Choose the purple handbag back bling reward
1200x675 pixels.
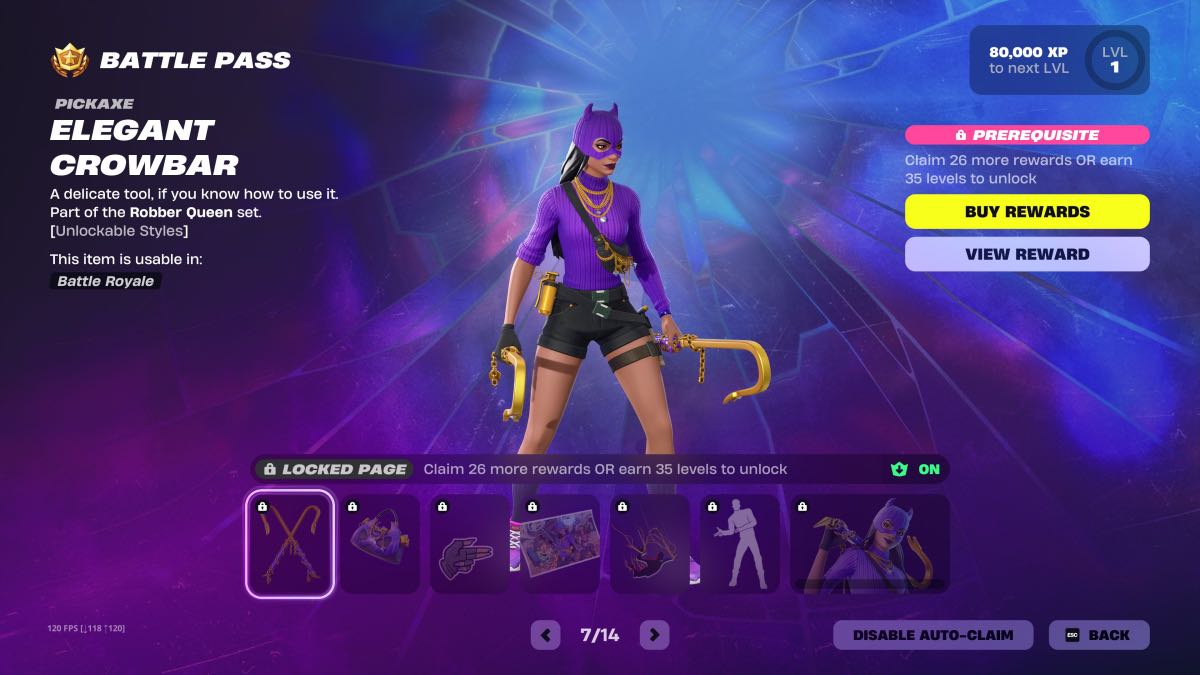(379, 544)
